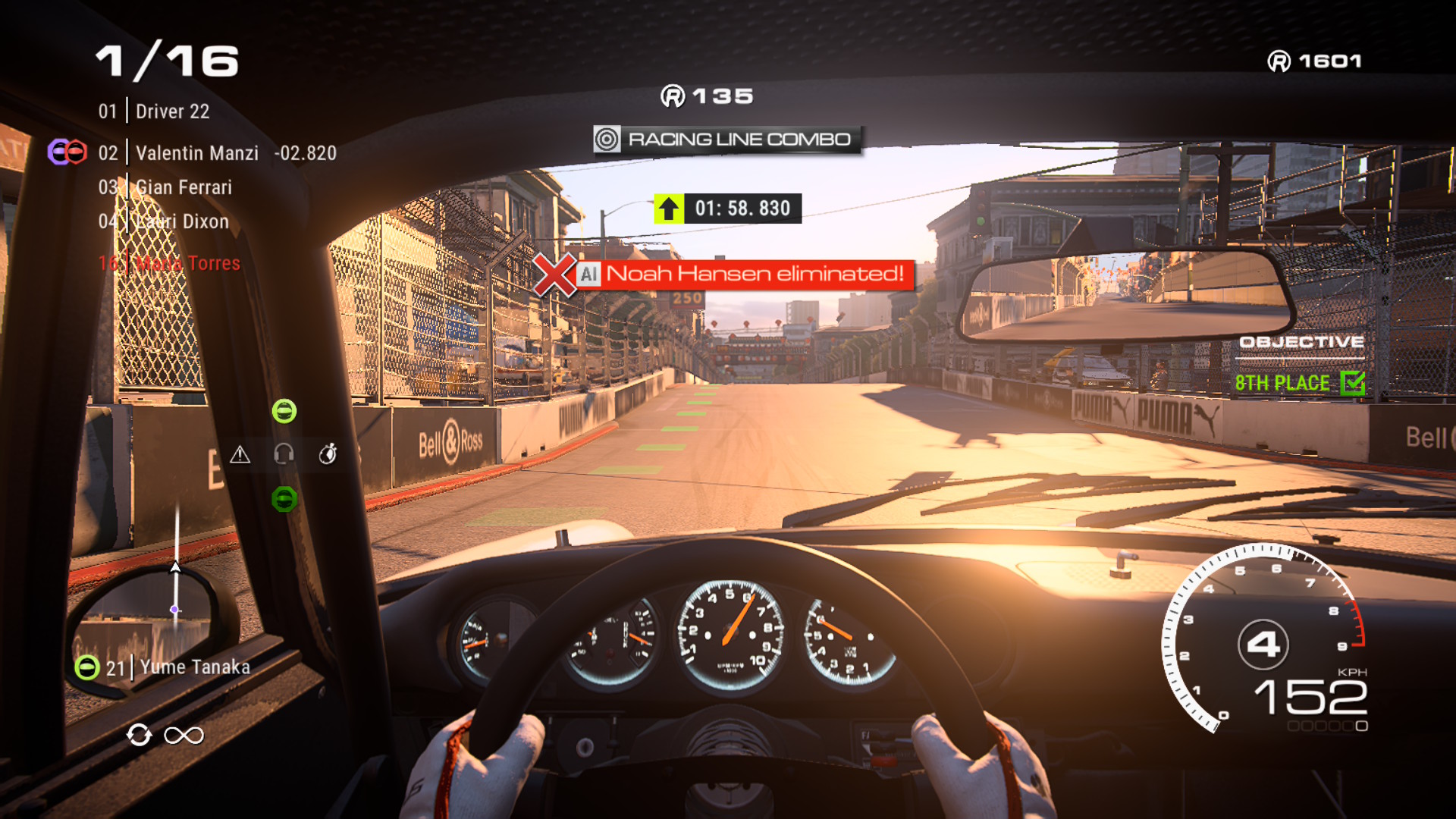This screenshot has width=1456, height=819.
Task: Dismiss the Noah Hansen eliminated notification
Action: coord(555,275)
